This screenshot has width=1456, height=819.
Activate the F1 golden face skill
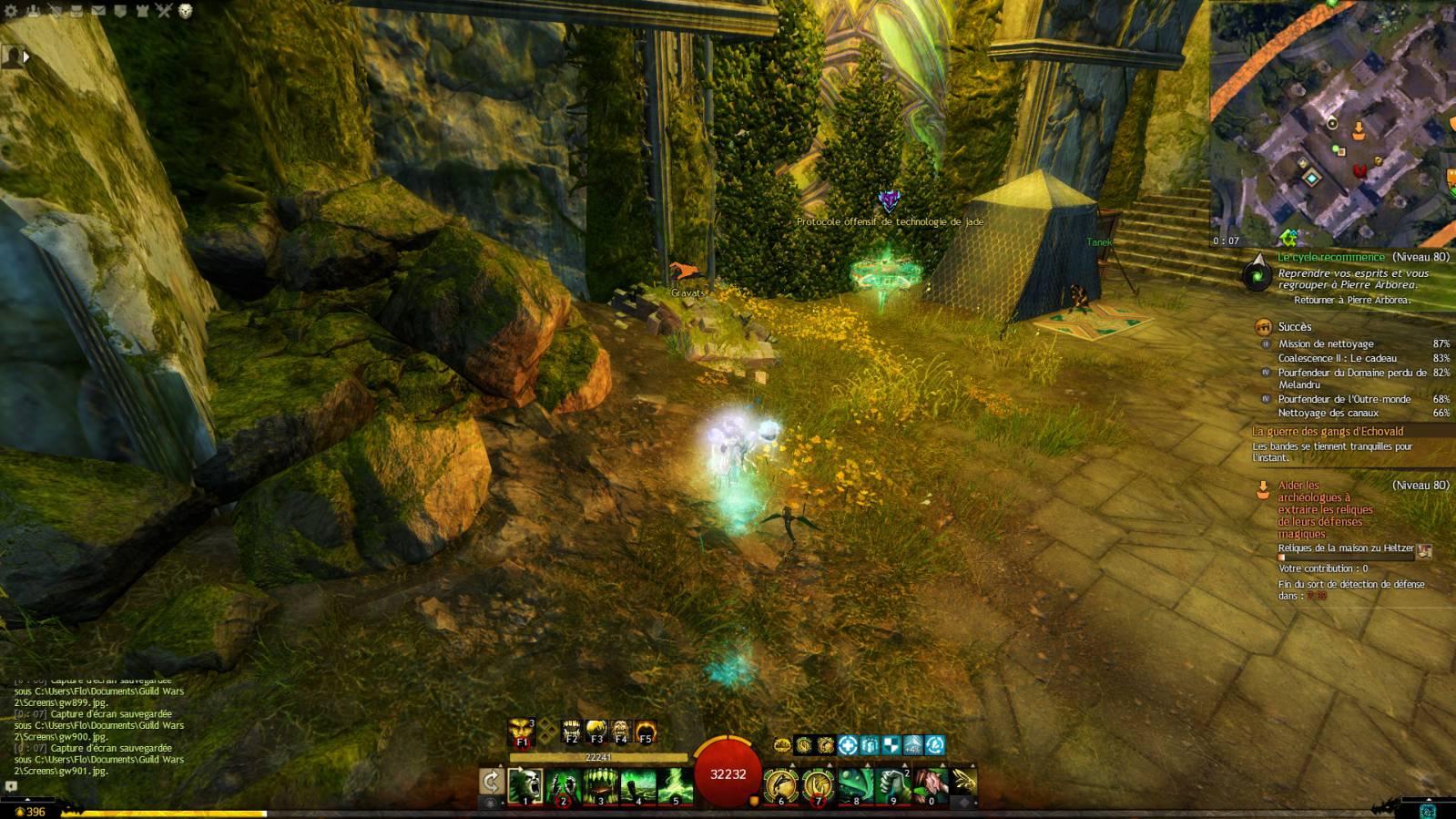(x=522, y=732)
